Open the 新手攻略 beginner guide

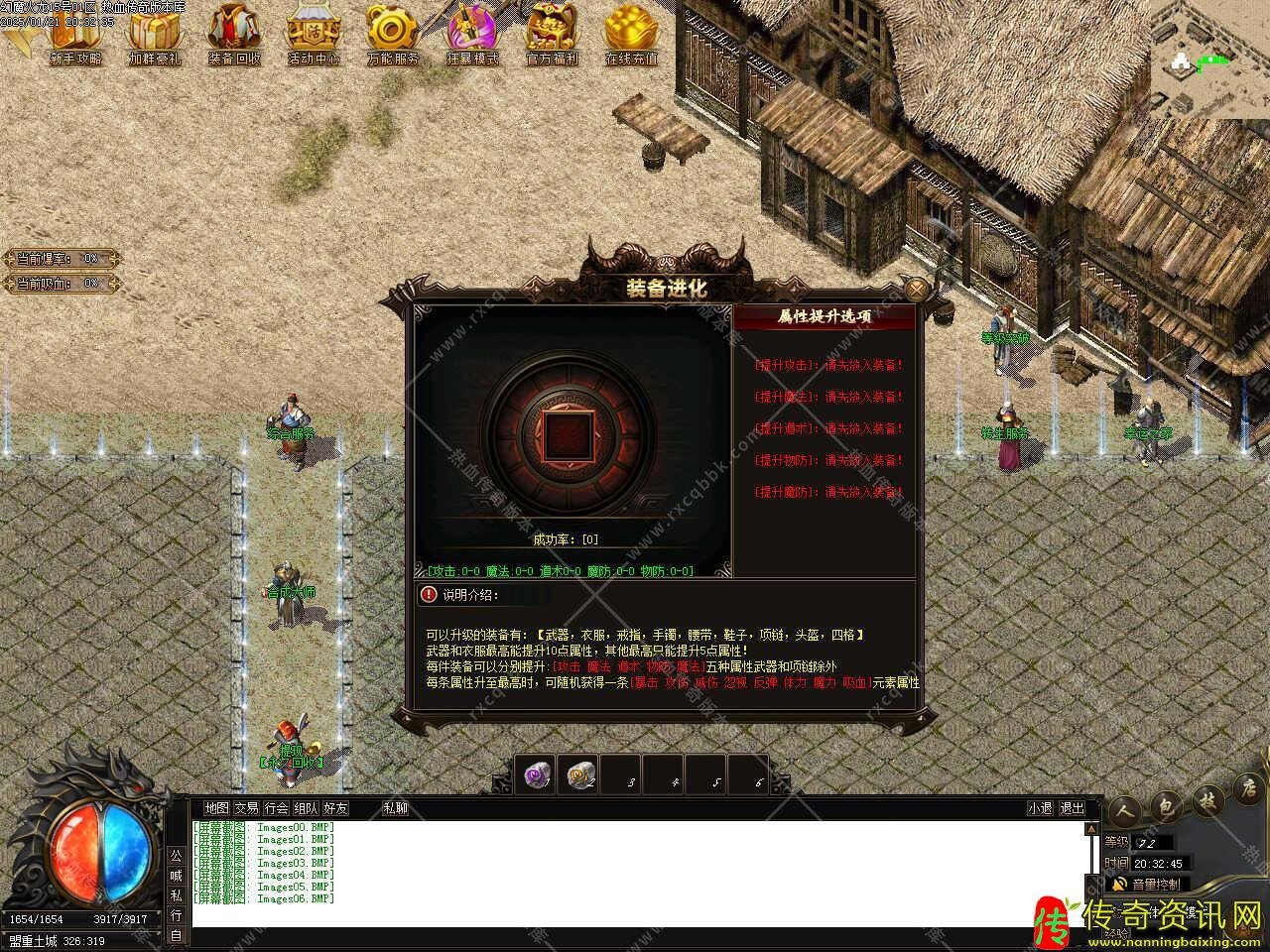[x=75, y=34]
